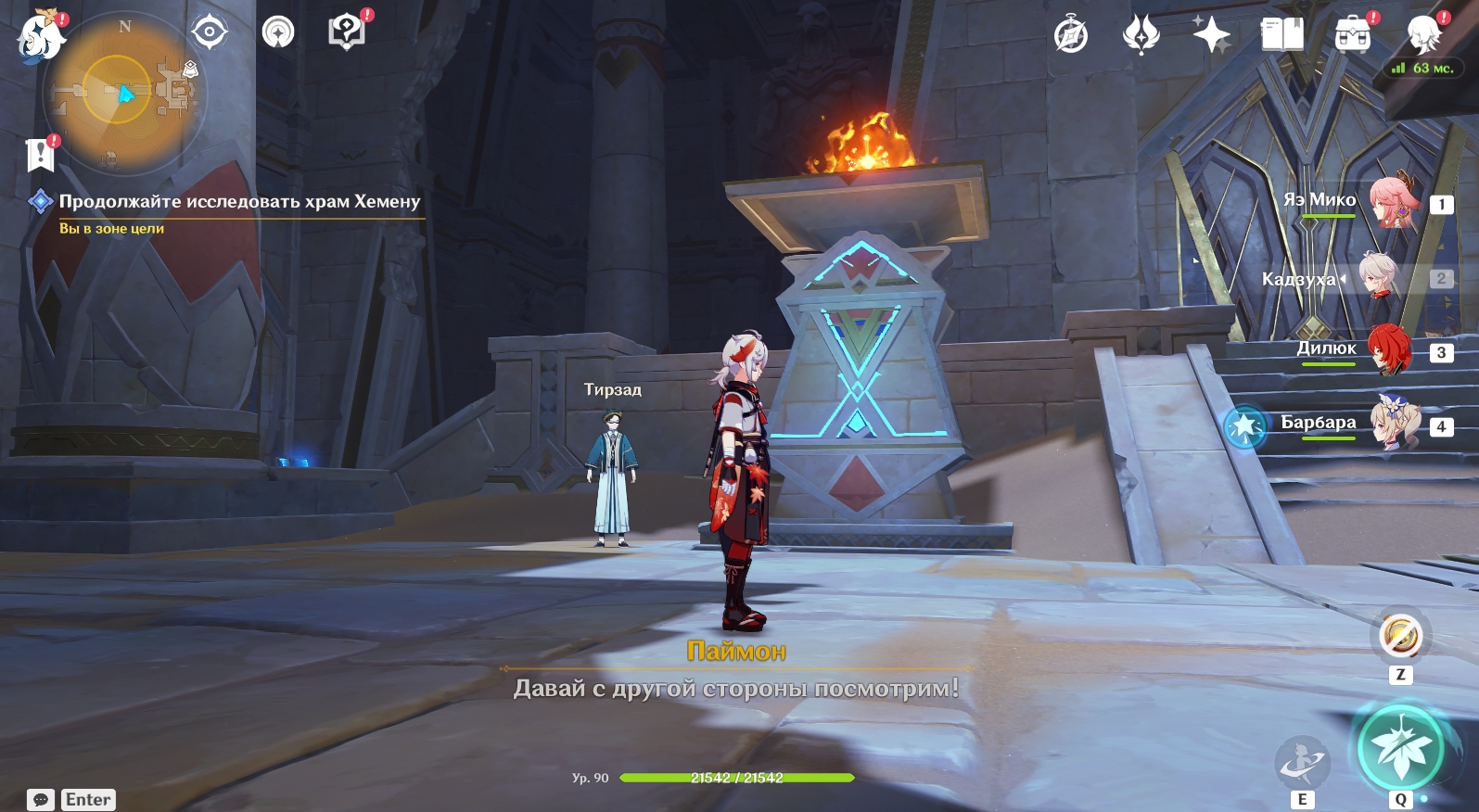The width and height of the screenshot is (1479, 812).
Task: Open the chat speech-bubble icon
Action: point(41,799)
